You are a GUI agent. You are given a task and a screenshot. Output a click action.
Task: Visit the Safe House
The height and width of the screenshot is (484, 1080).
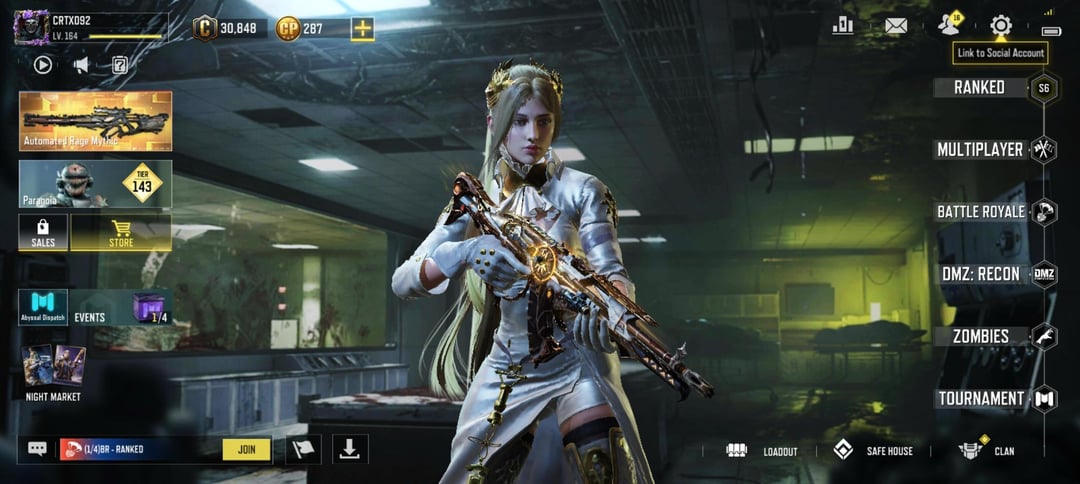point(874,451)
